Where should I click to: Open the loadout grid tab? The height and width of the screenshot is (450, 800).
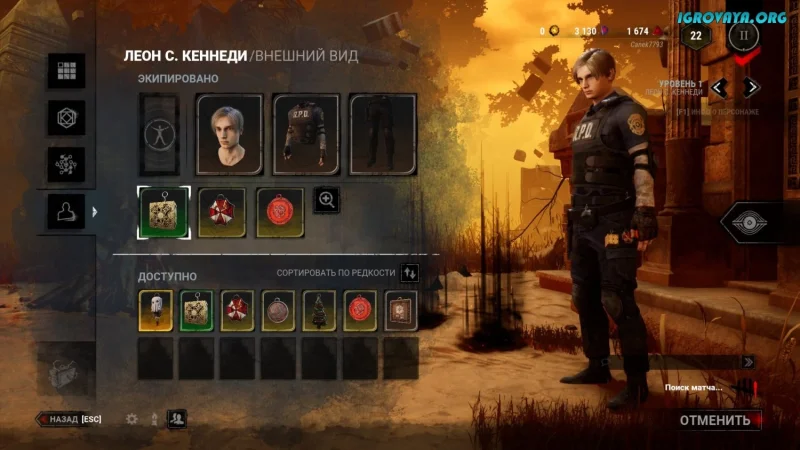(x=67, y=71)
